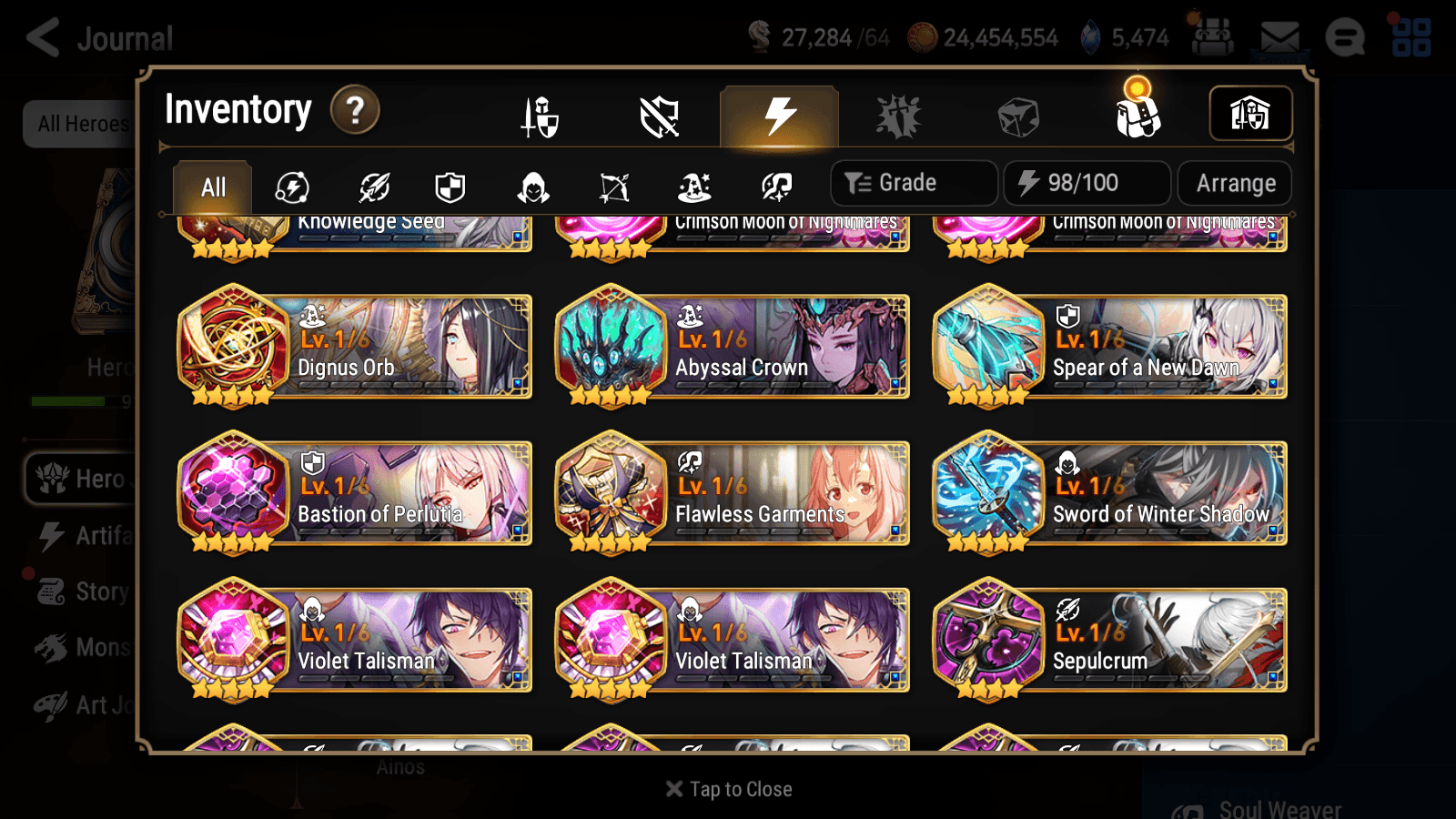Open the mail icon
This screenshot has width=1456, height=819.
coord(1279,36)
